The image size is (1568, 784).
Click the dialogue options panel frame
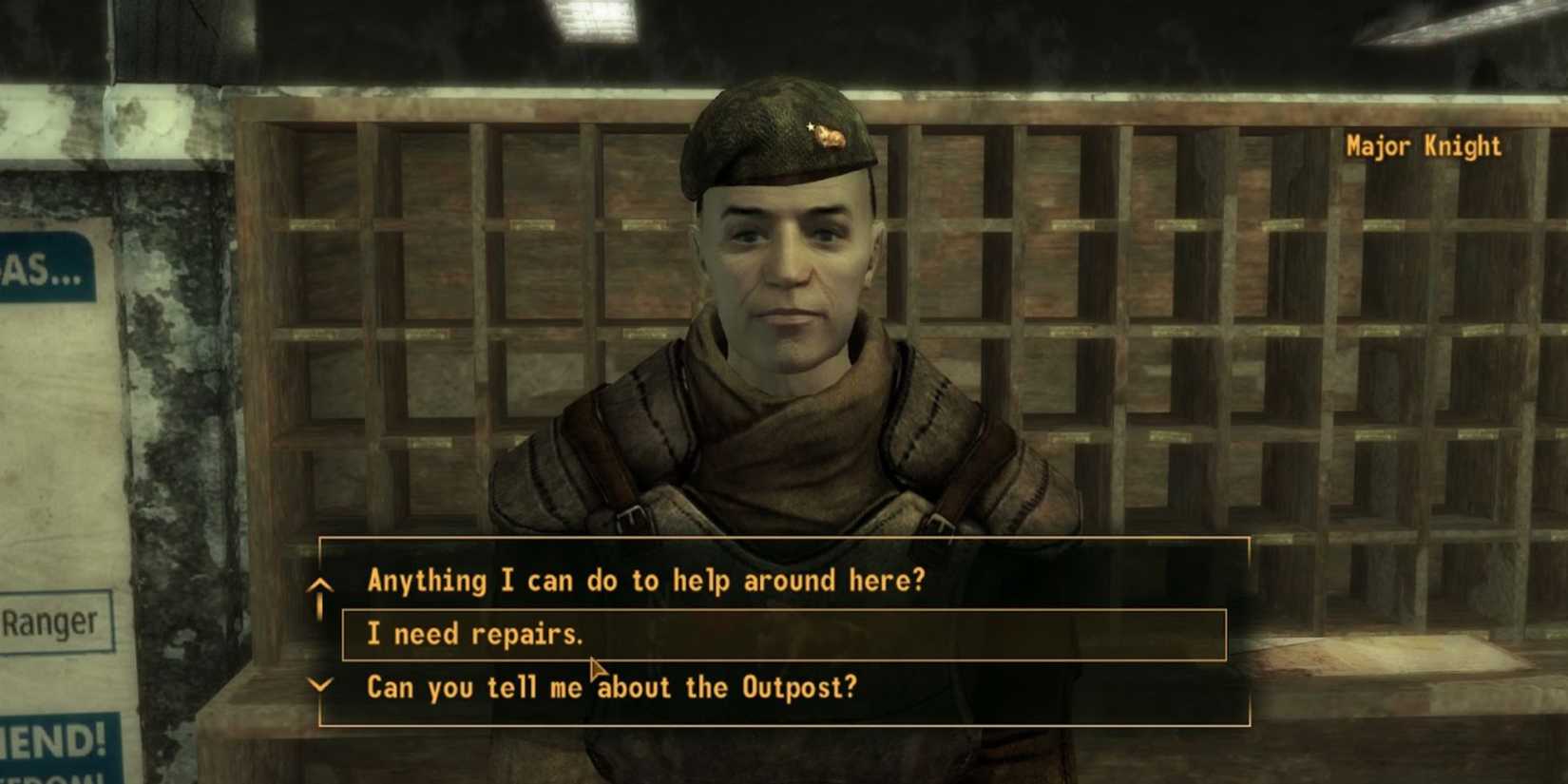coord(789,538)
